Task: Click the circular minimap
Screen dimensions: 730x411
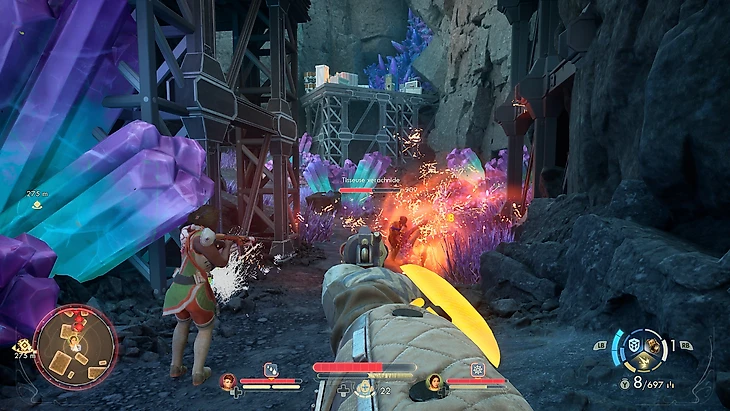Action: click(75, 347)
